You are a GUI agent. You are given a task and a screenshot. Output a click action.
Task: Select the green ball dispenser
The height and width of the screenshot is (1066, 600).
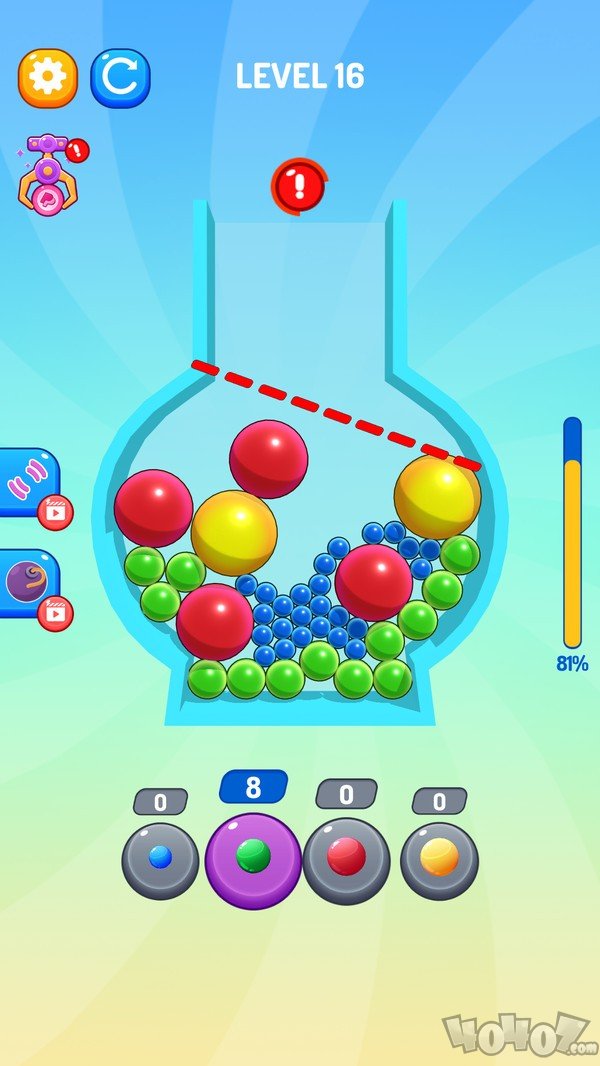pyautogui.click(x=253, y=859)
